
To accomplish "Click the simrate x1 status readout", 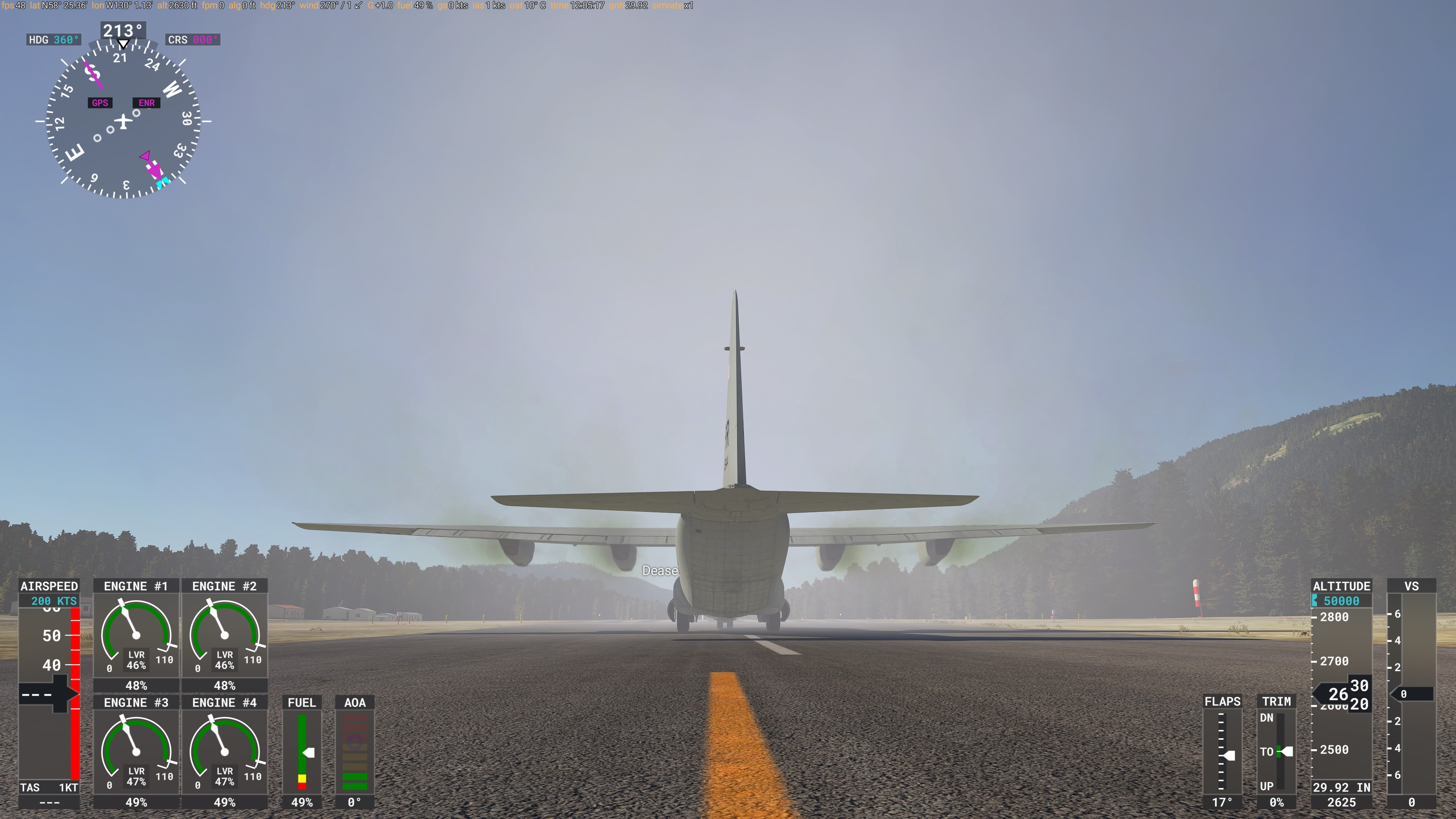I will click(673, 6).
